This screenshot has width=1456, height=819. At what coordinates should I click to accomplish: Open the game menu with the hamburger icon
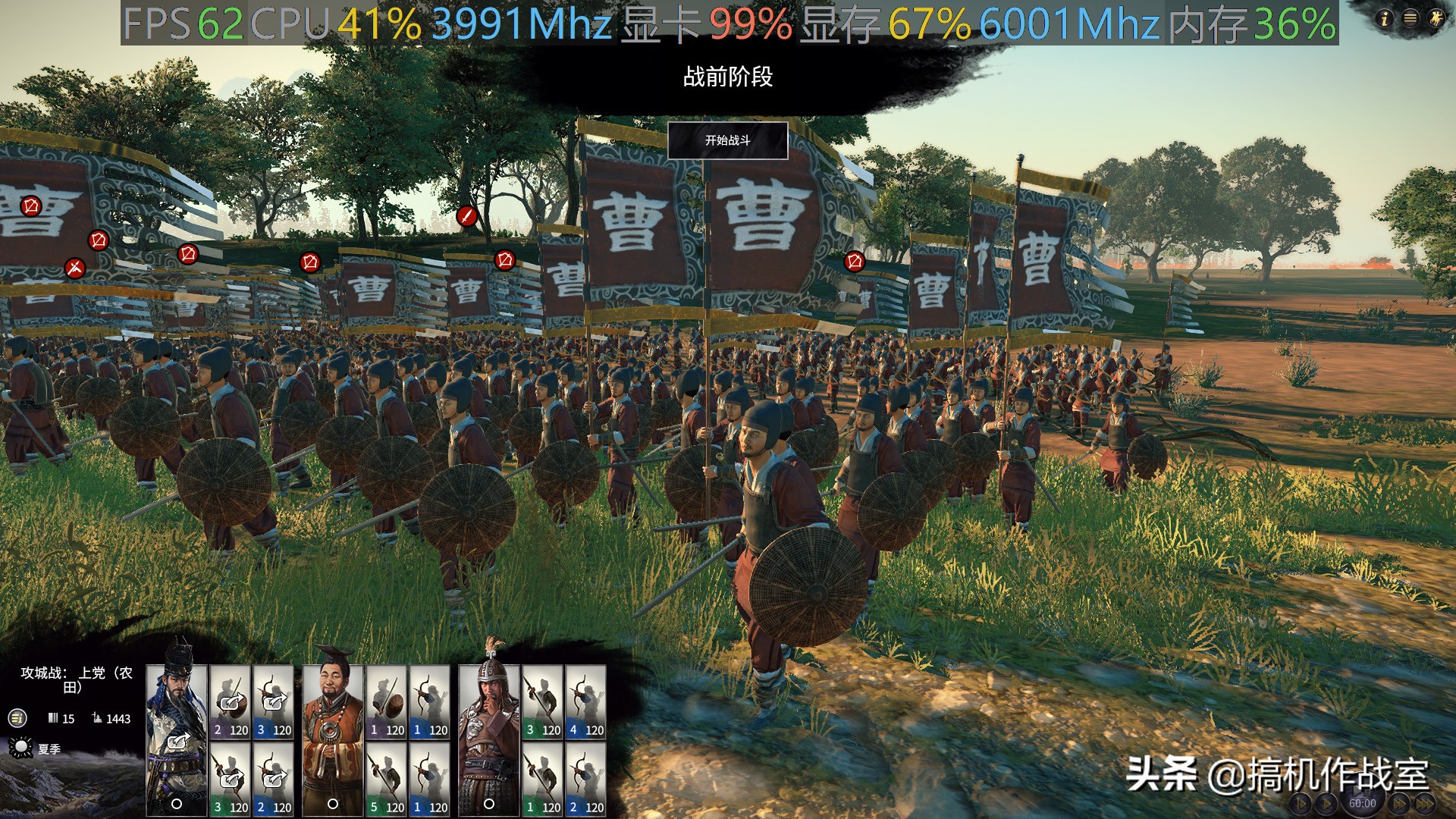coord(1410,17)
